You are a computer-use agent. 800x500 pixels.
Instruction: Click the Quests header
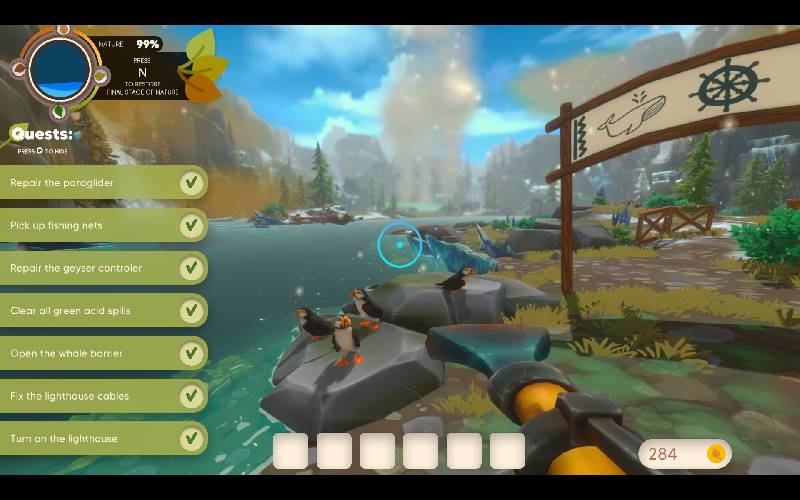pyautogui.click(x=42, y=134)
